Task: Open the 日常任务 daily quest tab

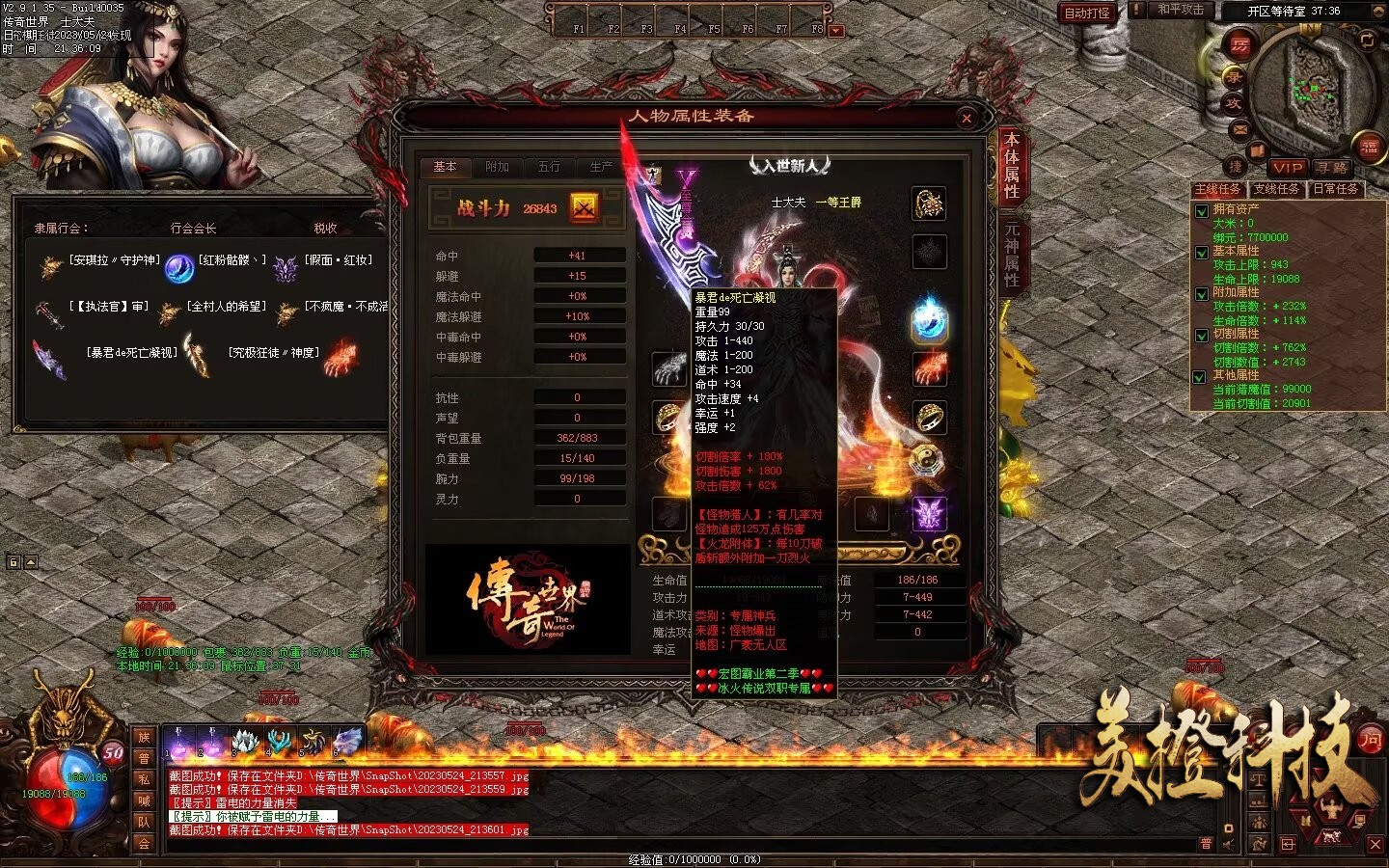Action: [1336, 189]
